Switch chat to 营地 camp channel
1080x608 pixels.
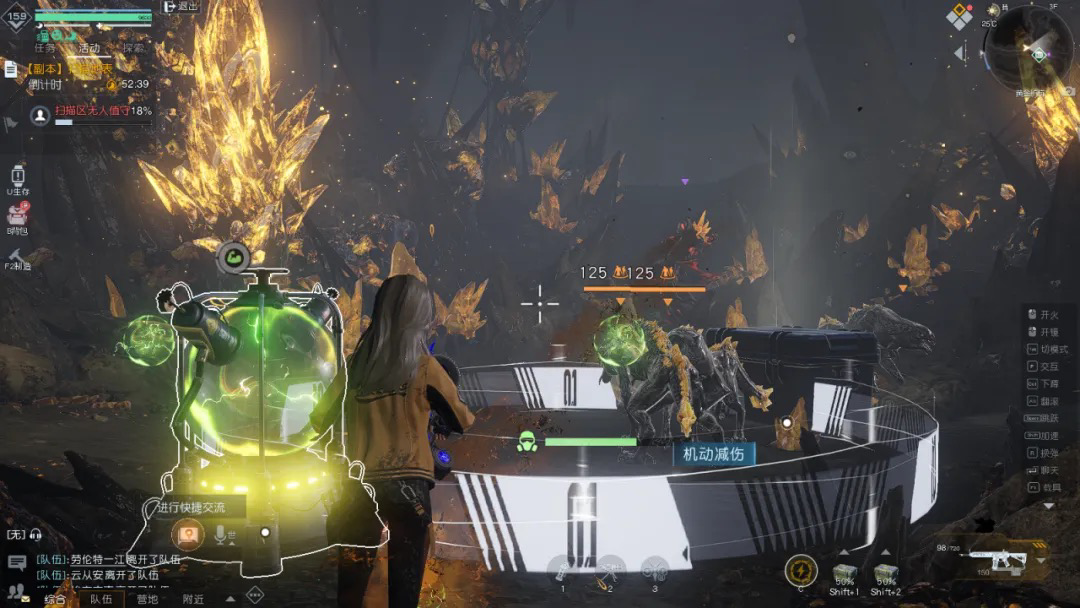click(x=147, y=599)
